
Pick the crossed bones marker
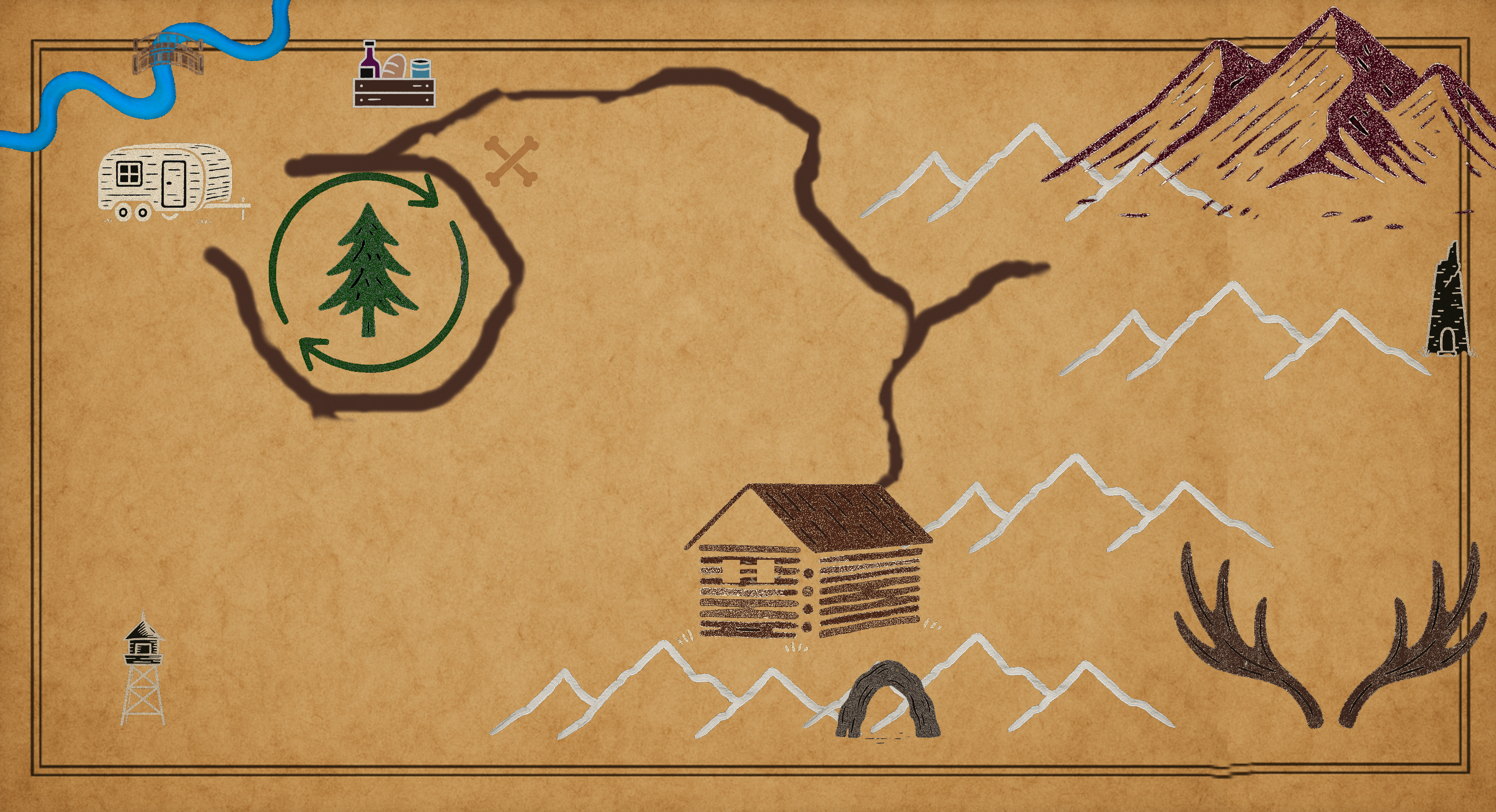tap(511, 161)
